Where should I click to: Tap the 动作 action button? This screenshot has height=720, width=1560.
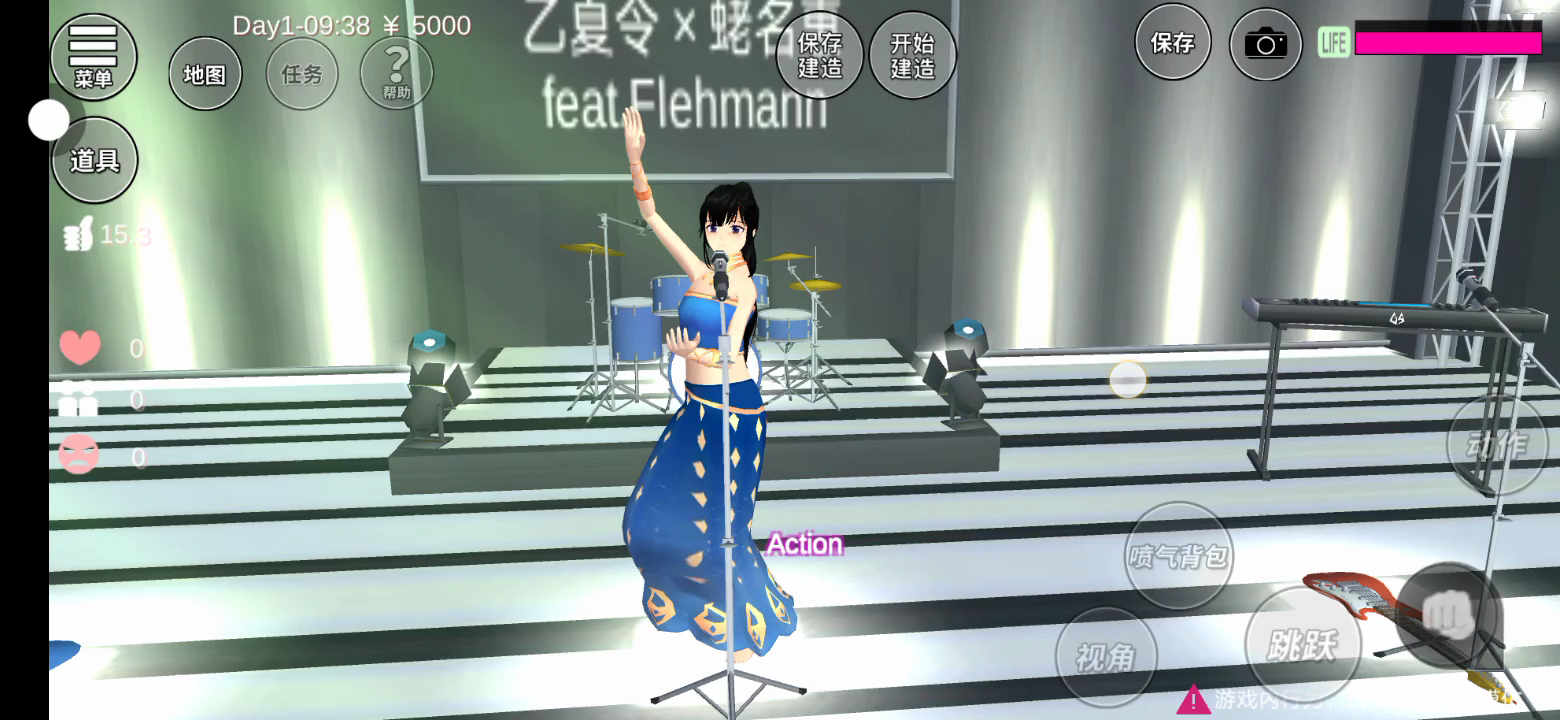pyautogui.click(x=1497, y=445)
